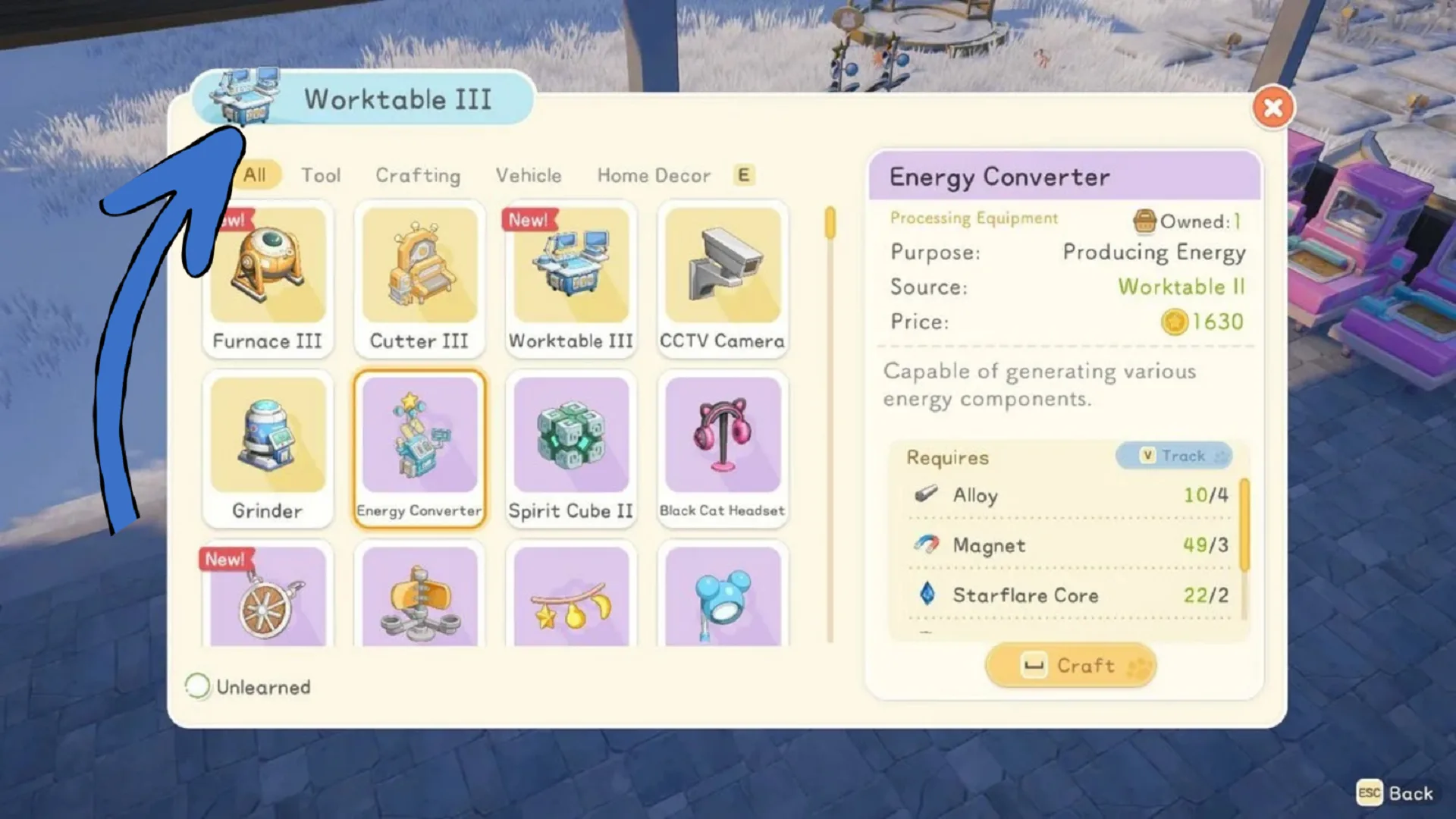Select the Grinder recipe
Viewport: 1456px width, 819px height.
point(268,448)
